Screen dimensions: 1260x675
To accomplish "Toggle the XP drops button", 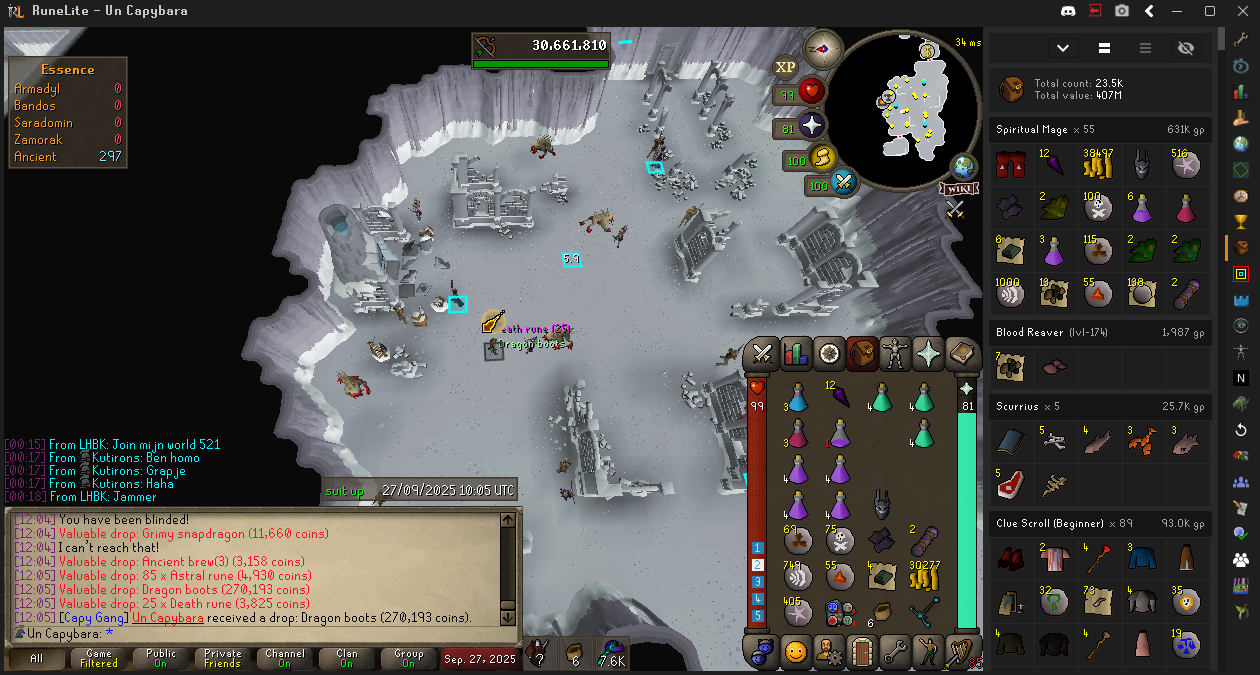I will pyautogui.click(x=786, y=67).
